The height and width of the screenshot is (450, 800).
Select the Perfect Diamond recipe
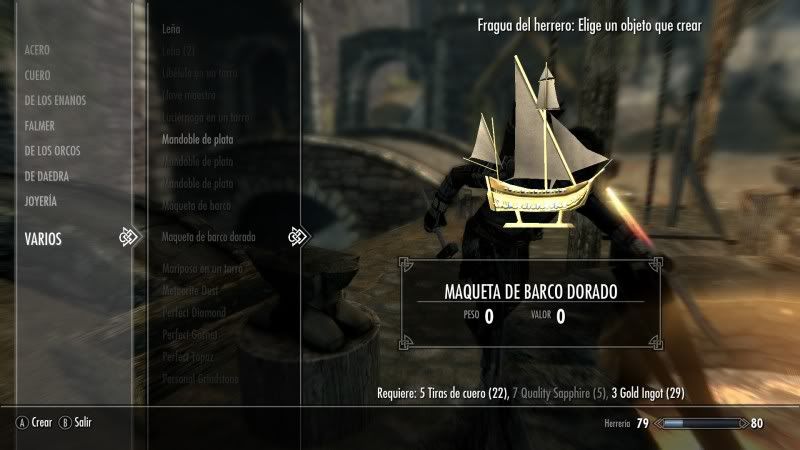coord(193,312)
